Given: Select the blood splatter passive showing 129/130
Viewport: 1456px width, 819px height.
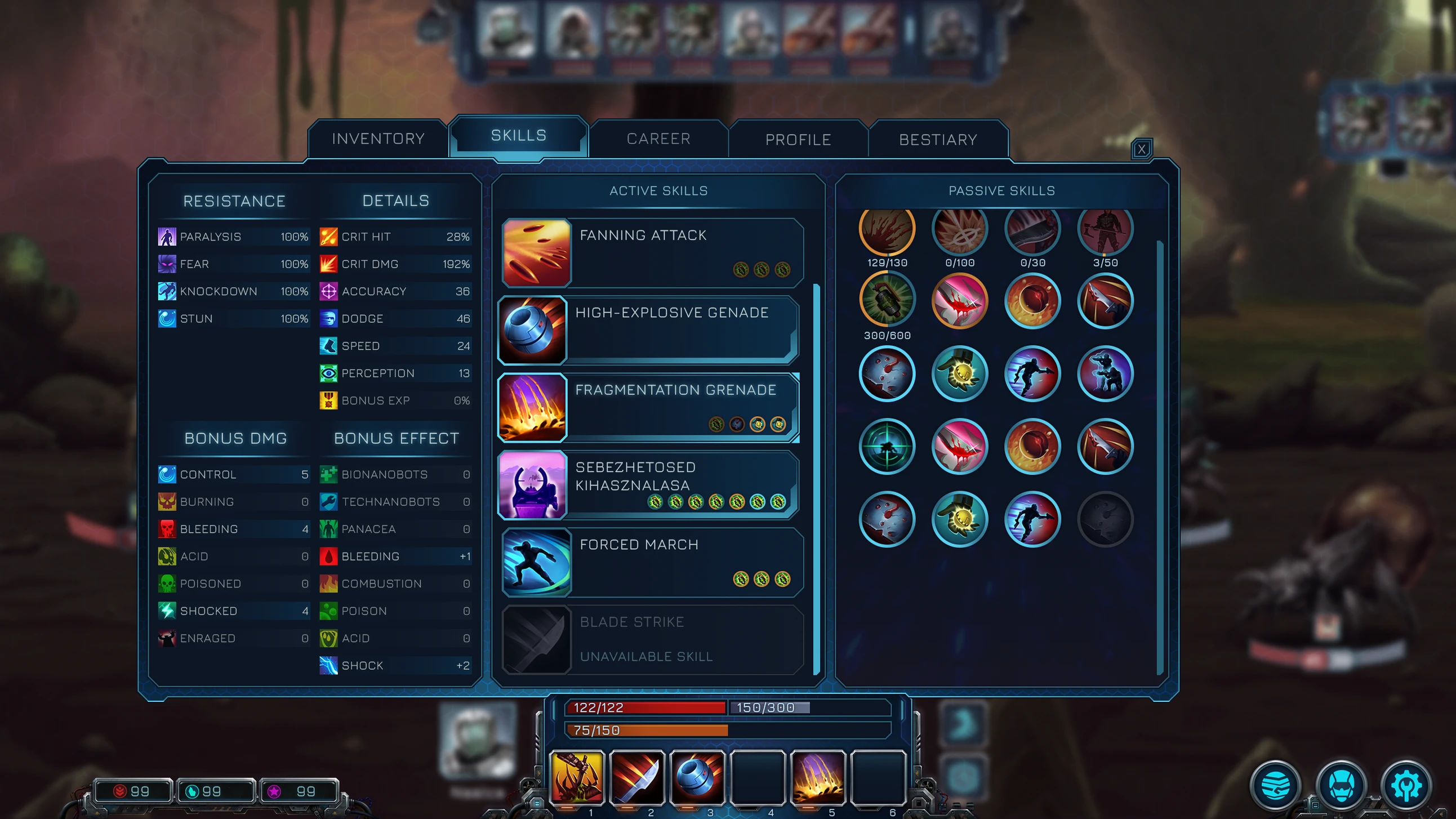Looking at the screenshot, I should [887, 229].
